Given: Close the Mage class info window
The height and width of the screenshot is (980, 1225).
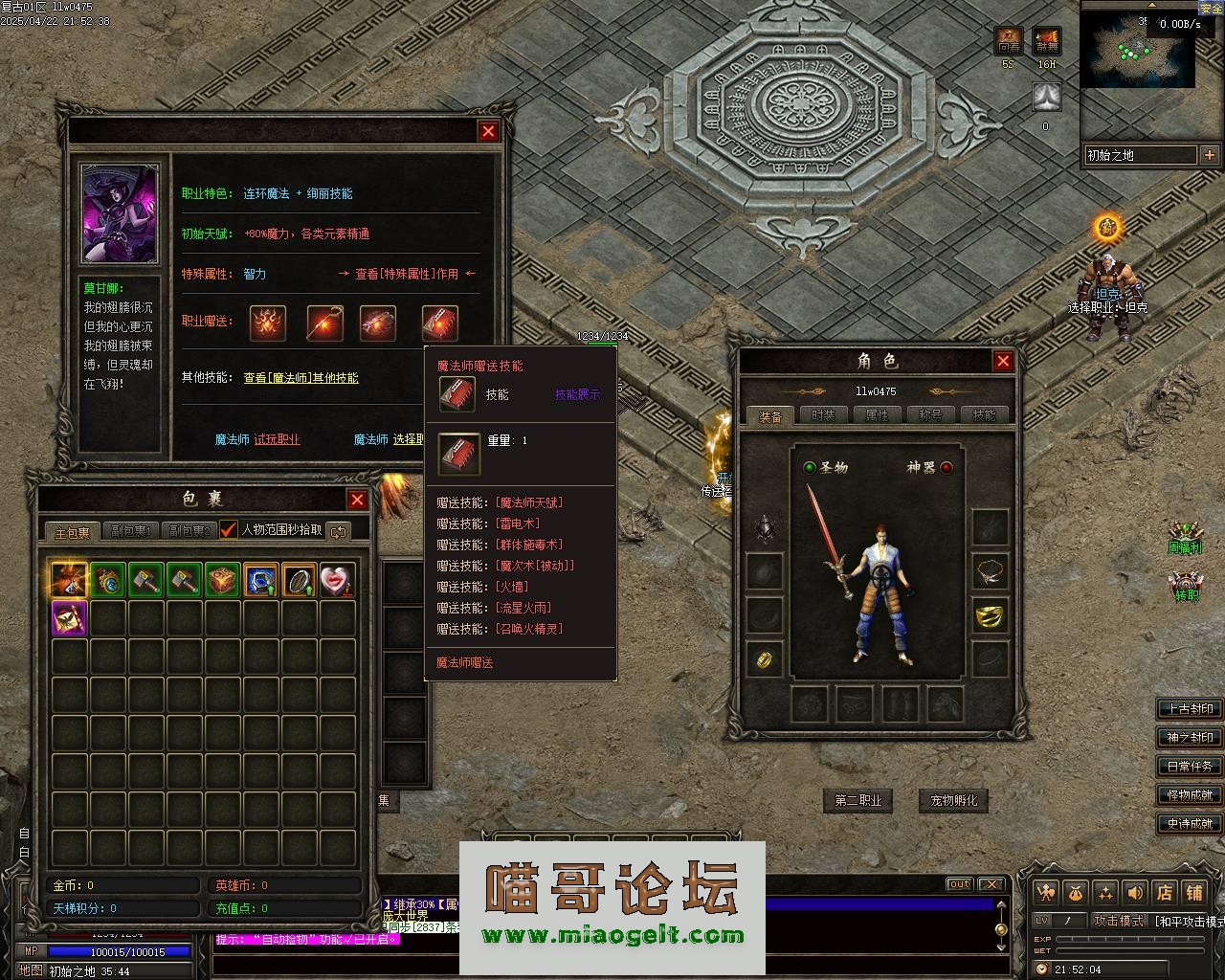Looking at the screenshot, I should [488, 132].
